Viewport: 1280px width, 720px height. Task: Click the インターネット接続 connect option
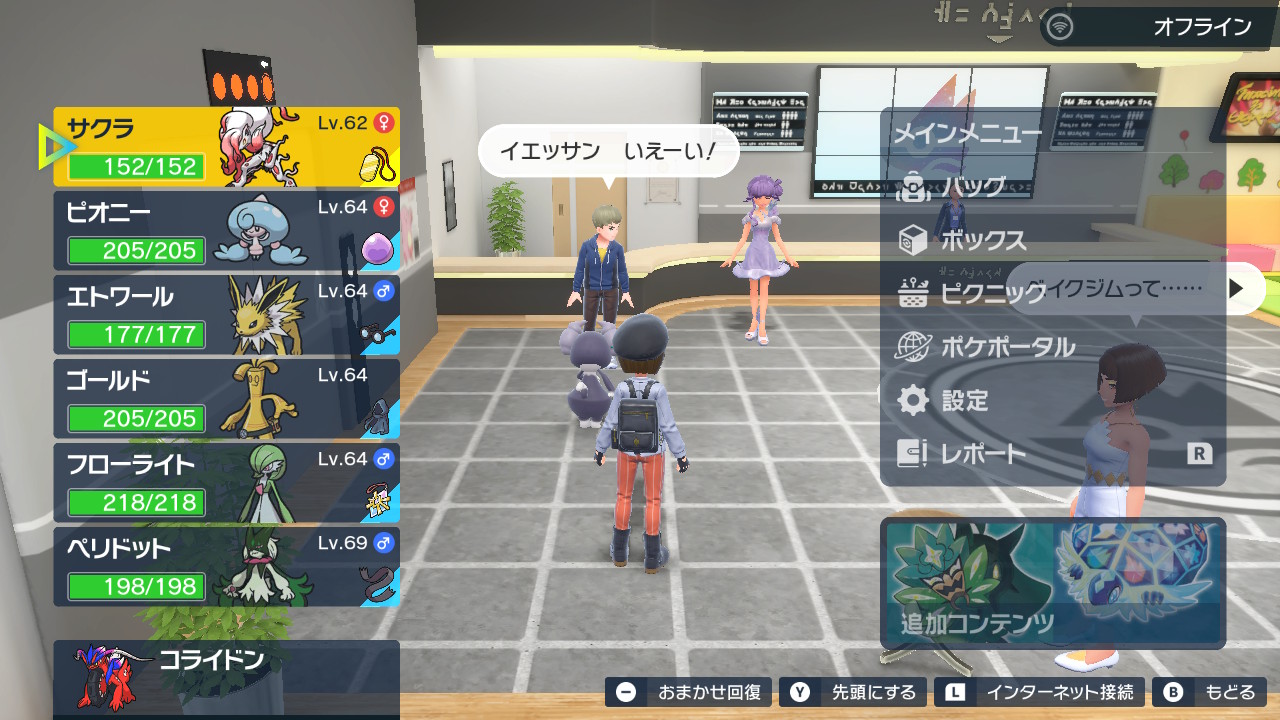coord(1041,692)
